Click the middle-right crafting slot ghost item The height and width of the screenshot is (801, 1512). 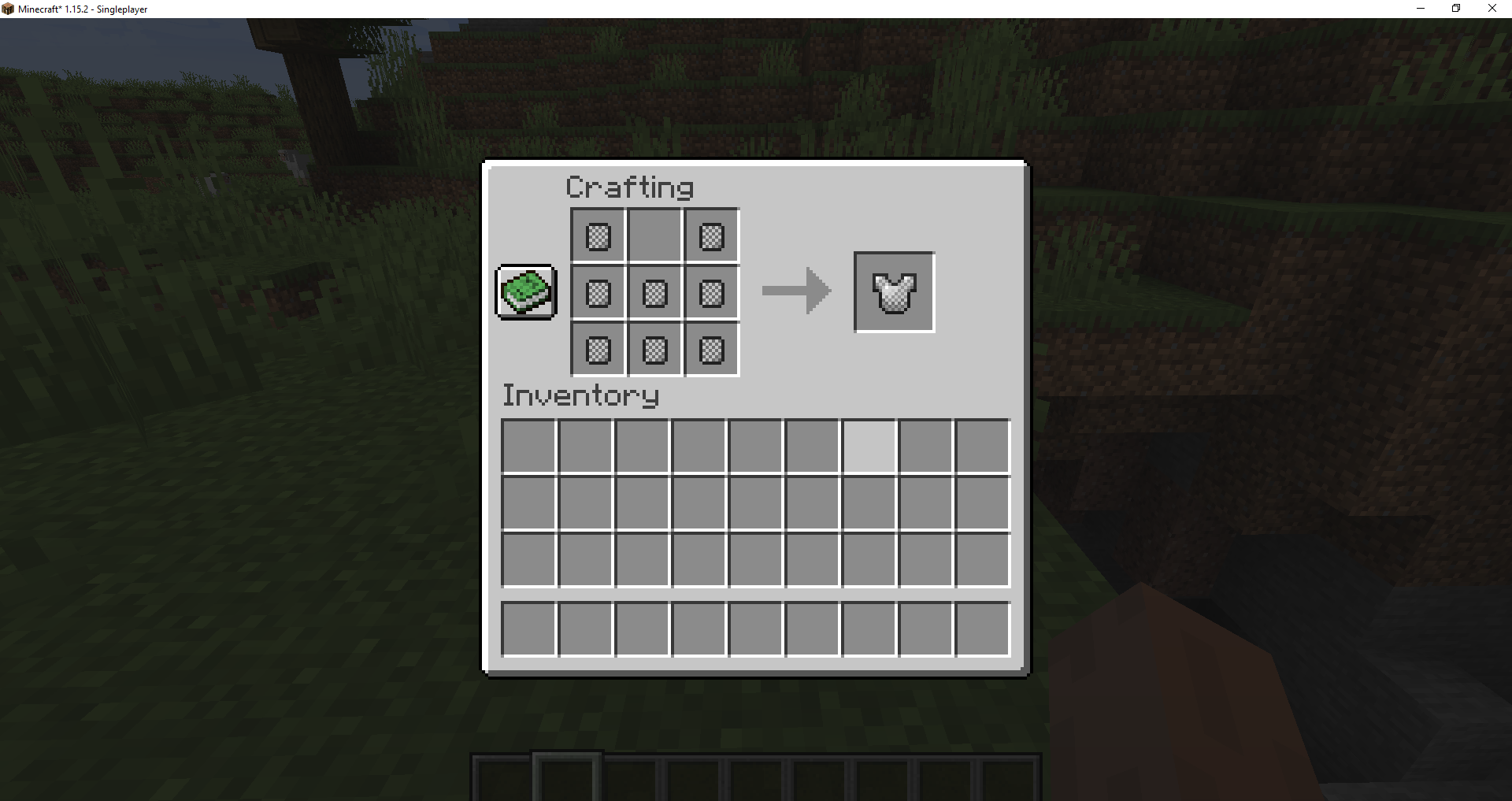pyautogui.click(x=710, y=292)
